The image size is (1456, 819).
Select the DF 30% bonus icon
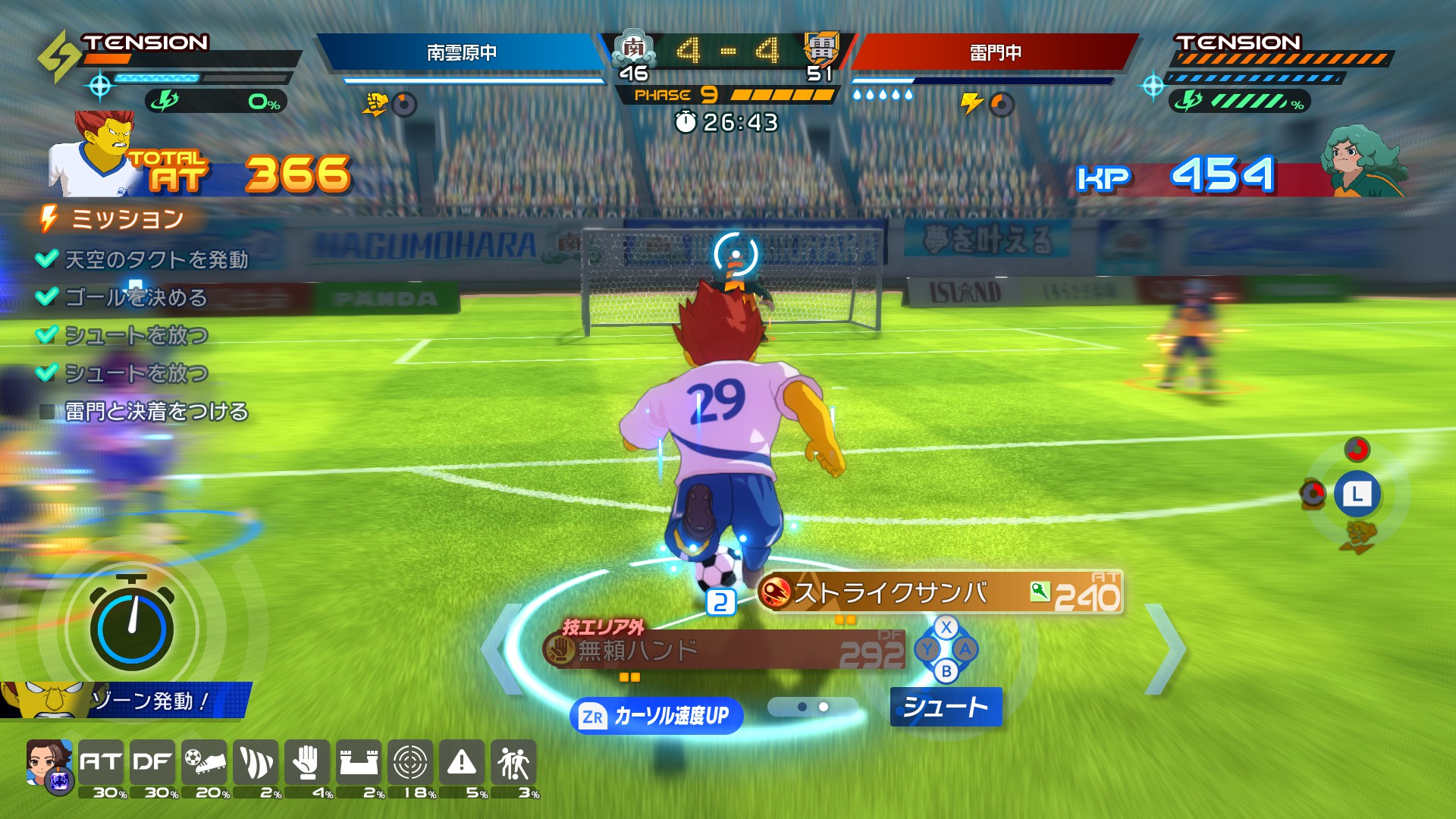(152, 762)
